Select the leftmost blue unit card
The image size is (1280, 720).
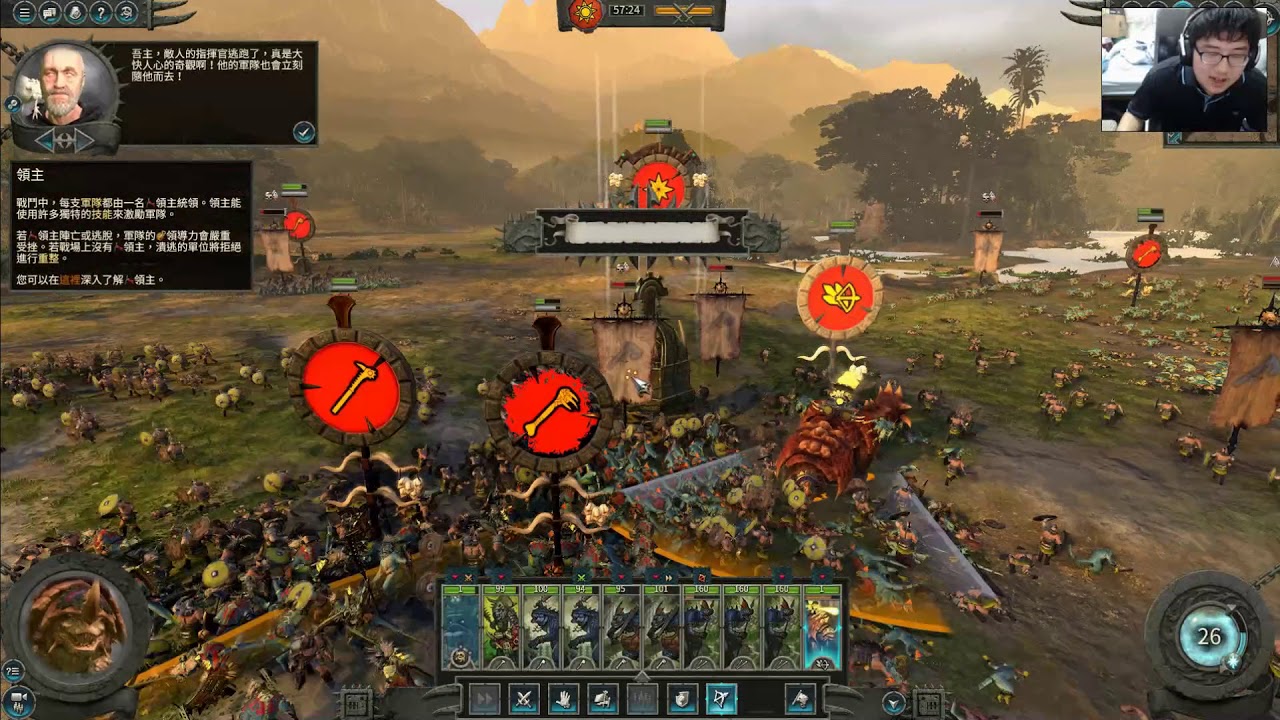461,626
